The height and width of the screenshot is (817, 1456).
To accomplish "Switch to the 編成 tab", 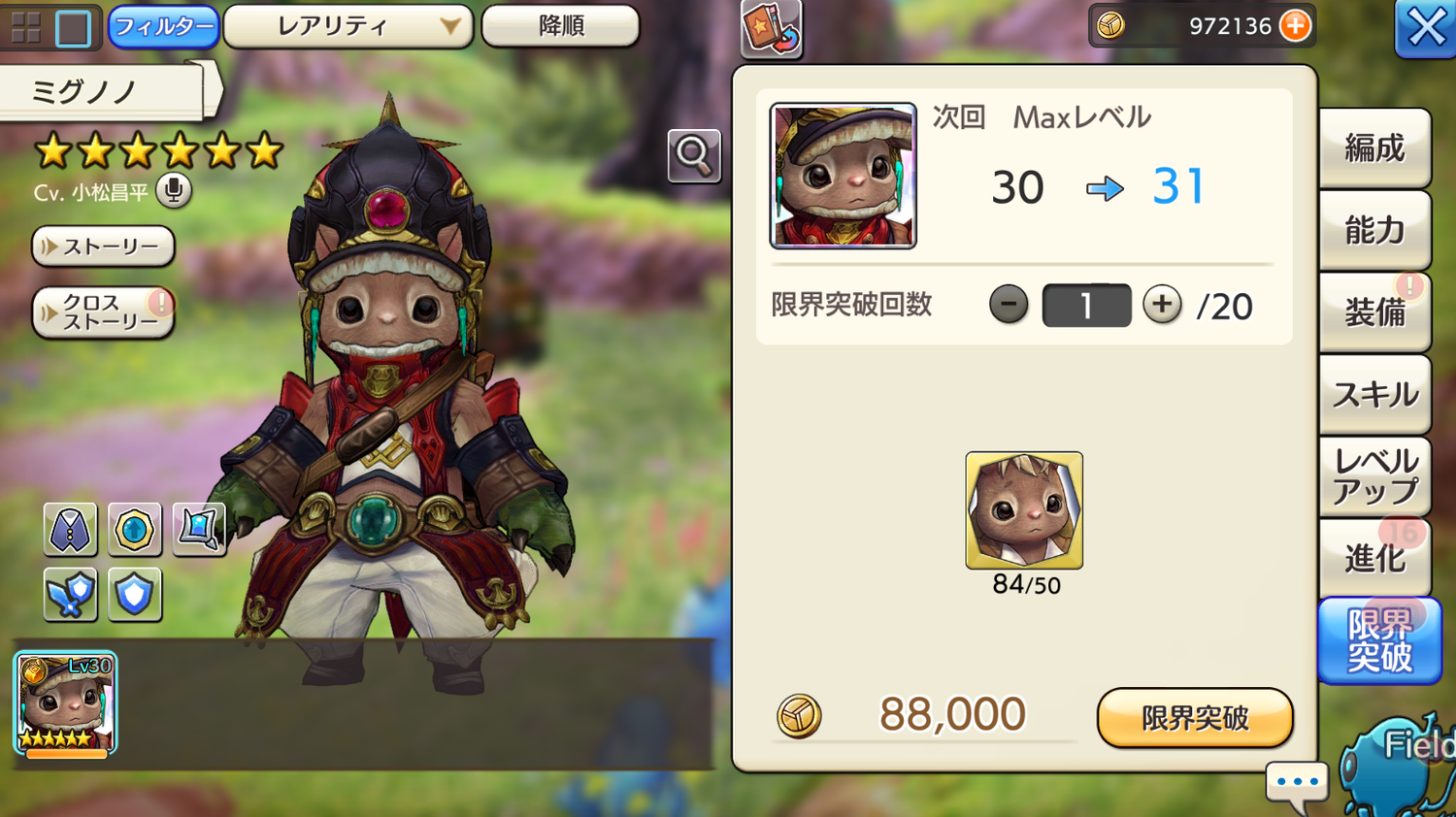I will (x=1373, y=148).
